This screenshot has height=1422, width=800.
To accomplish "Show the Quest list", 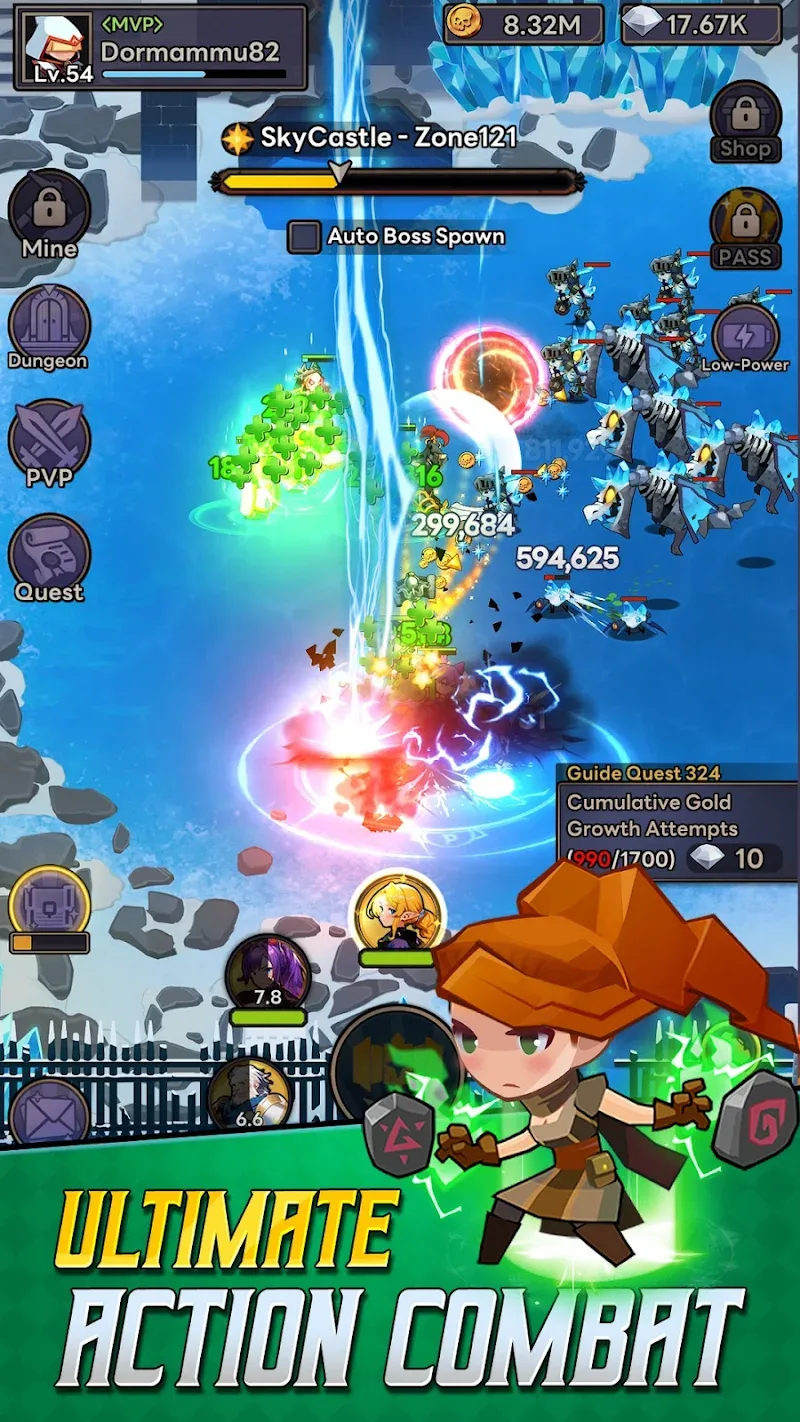I will coord(49,555).
